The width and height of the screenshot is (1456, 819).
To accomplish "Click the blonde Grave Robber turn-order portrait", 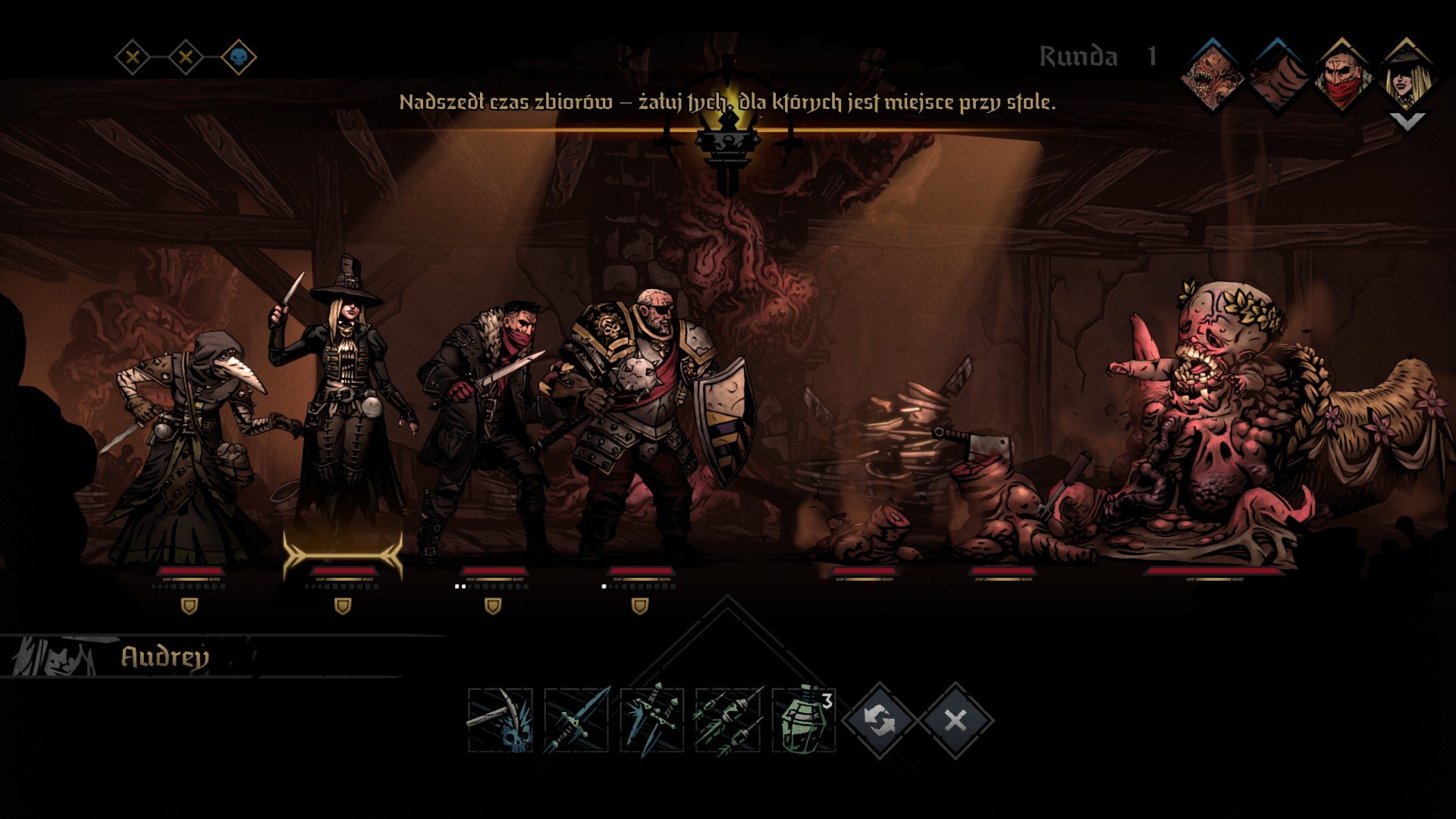I will pos(1406,77).
